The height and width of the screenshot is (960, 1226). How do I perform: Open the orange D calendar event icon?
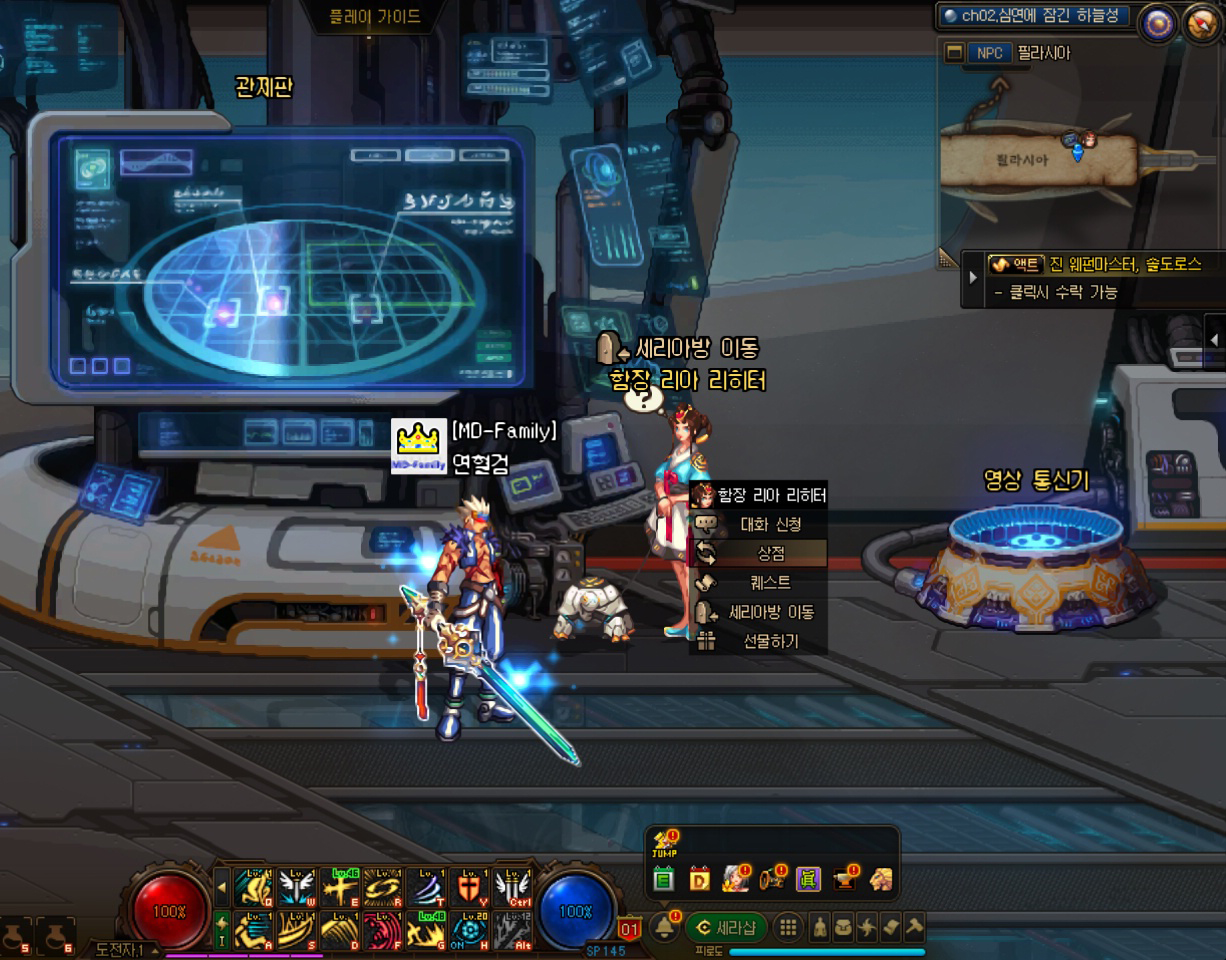click(x=699, y=880)
